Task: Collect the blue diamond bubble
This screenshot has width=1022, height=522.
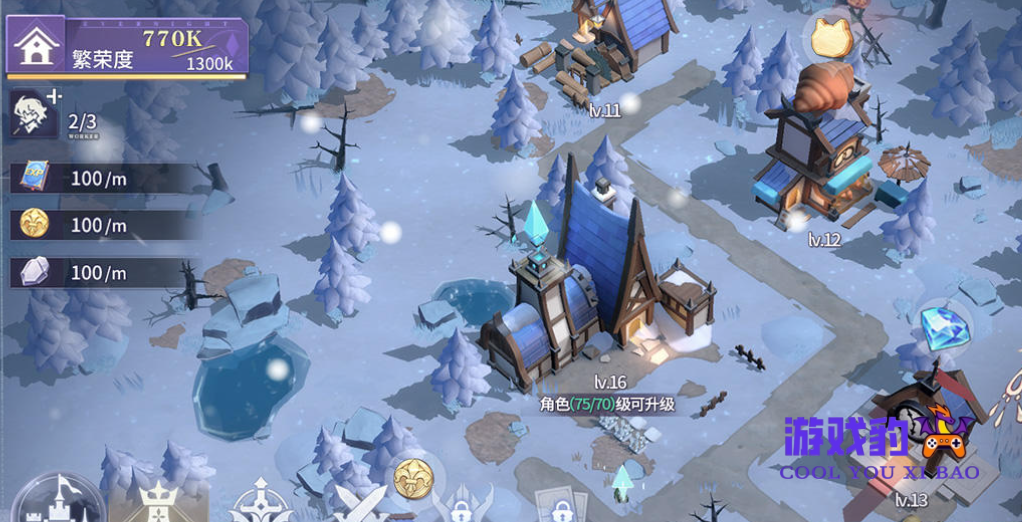Action: coord(940,326)
